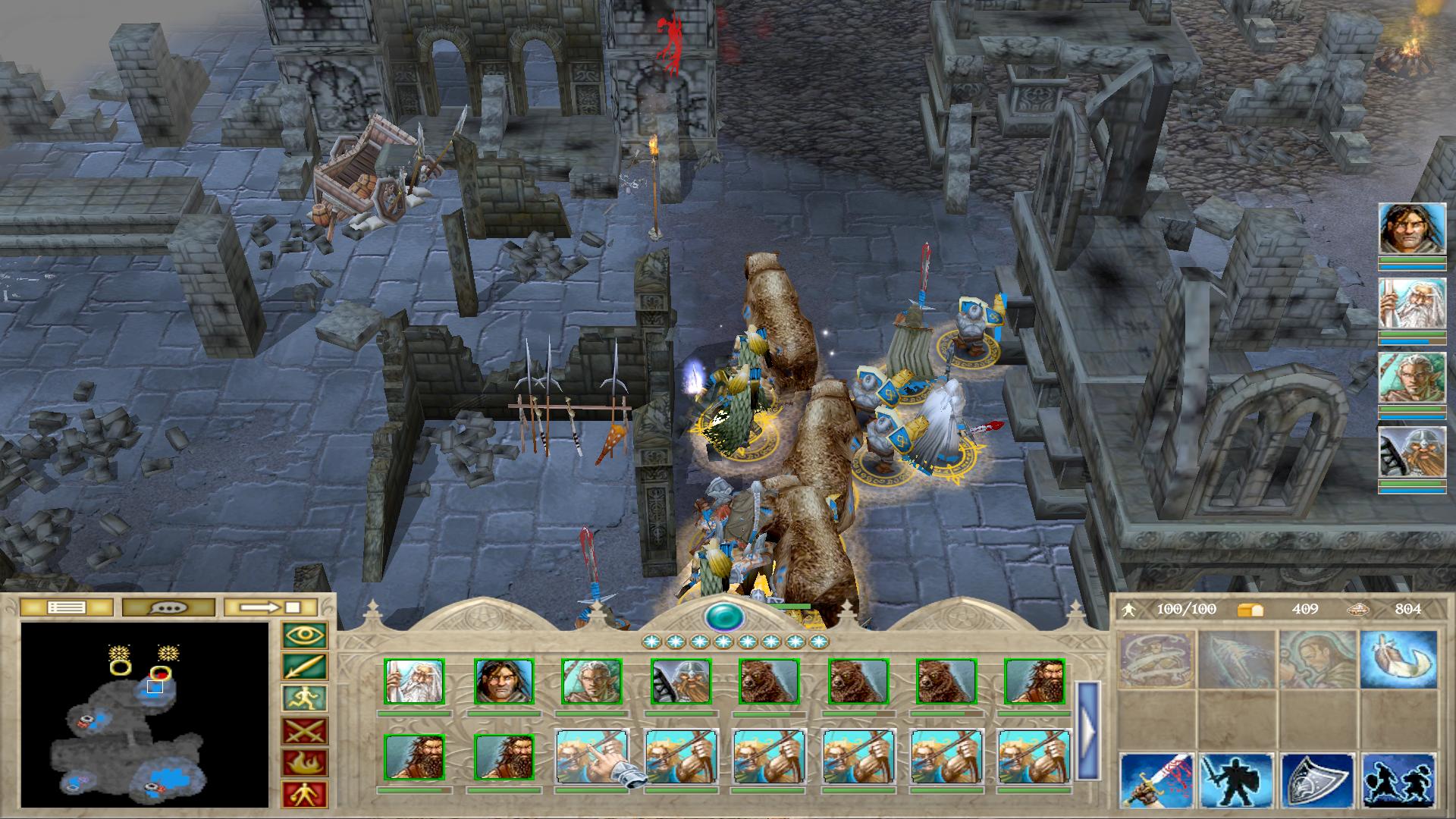The height and width of the screenshot is (819, 1456).
Task: Click the arrow-and-square button above the minimap
Action: coord(271,607)
